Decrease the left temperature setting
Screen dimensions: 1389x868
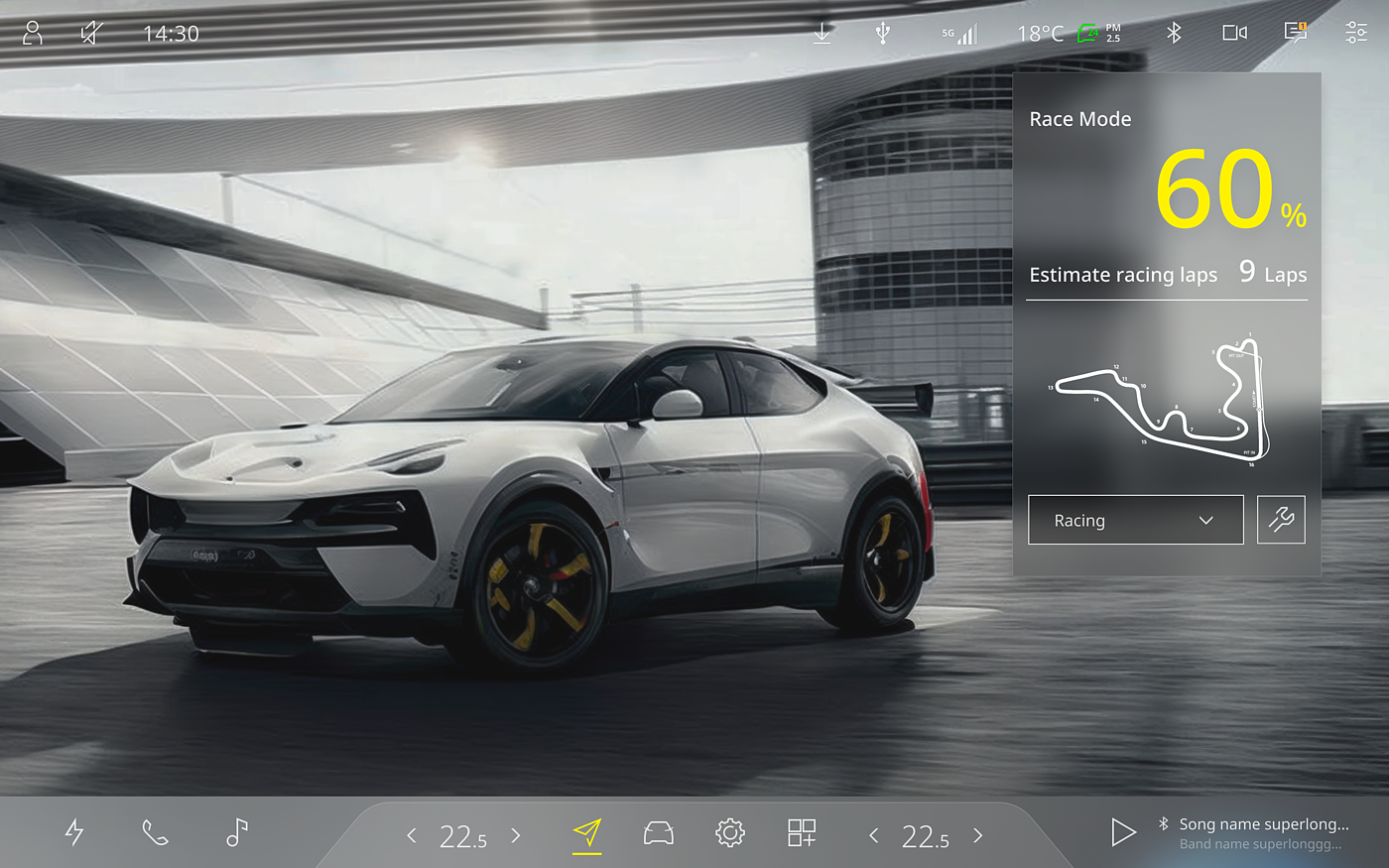[x=412, y=836]
